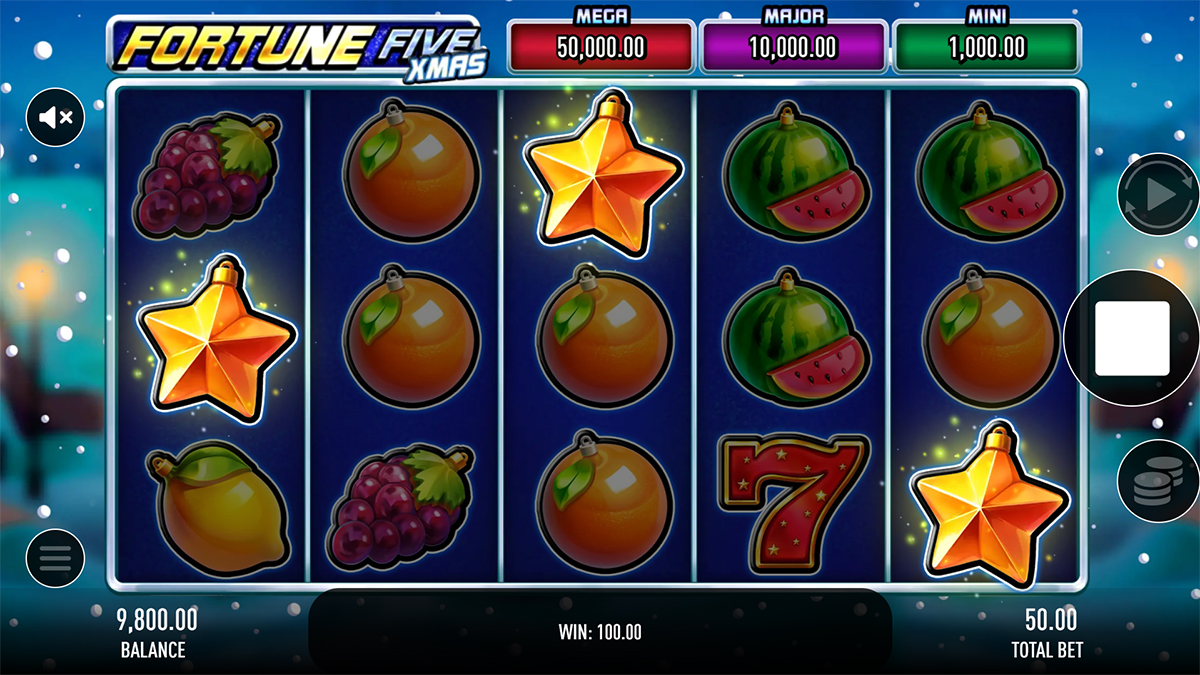1200x675 pixels.
Task: Open the hamburger menu
Action: point(55,558)
